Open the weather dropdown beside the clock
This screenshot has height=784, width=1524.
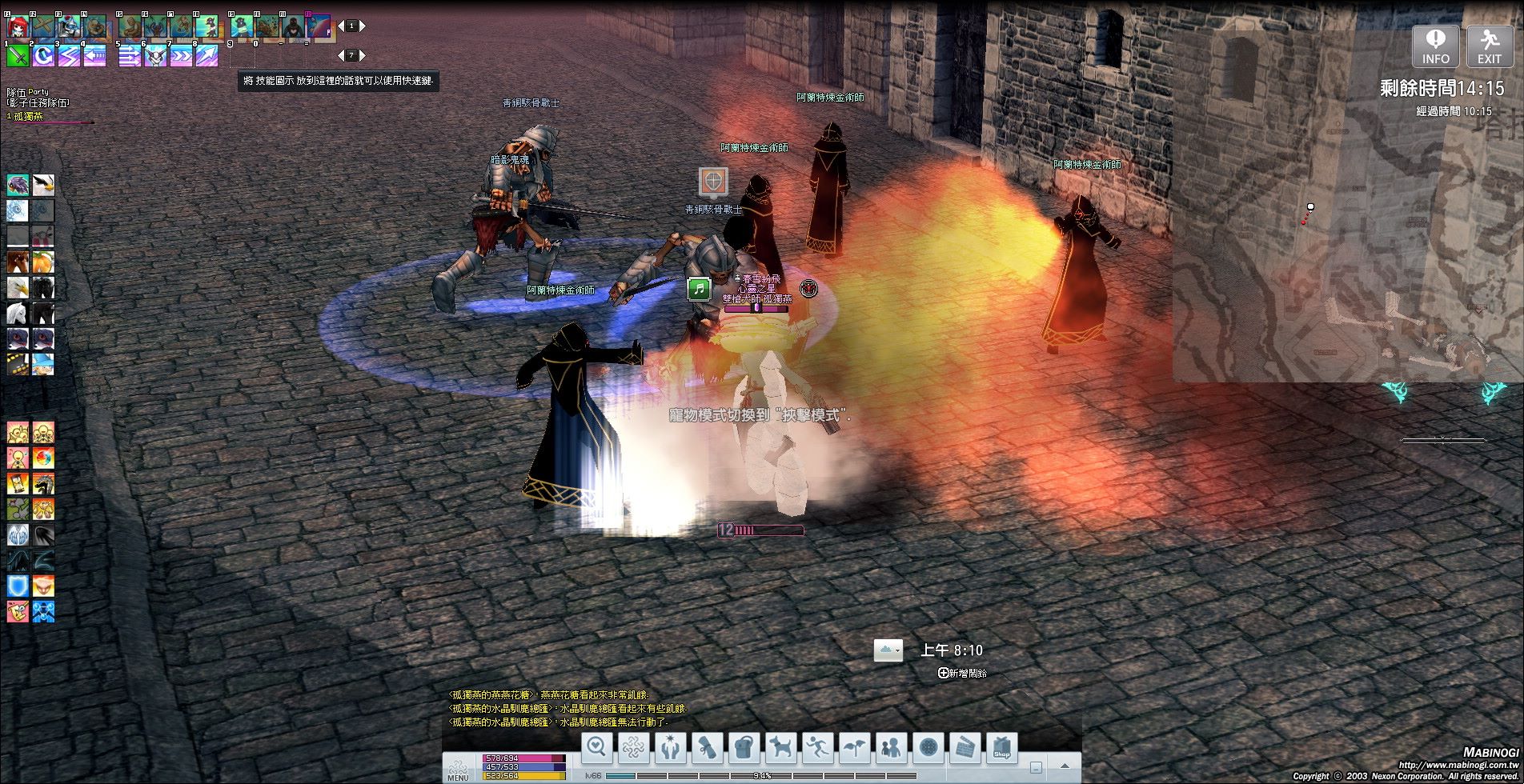[888, 650]
